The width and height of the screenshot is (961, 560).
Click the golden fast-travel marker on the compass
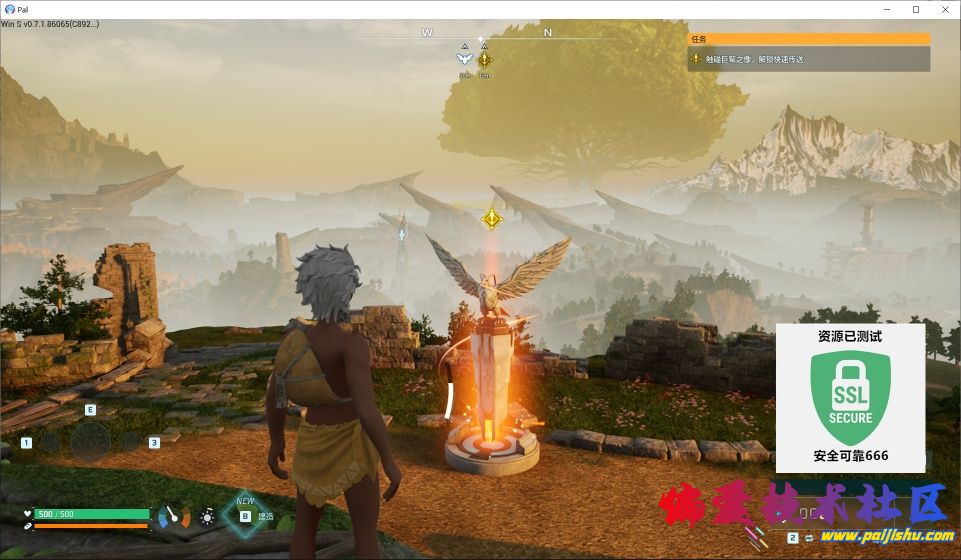pyautogui.click(x=484, y=59)
